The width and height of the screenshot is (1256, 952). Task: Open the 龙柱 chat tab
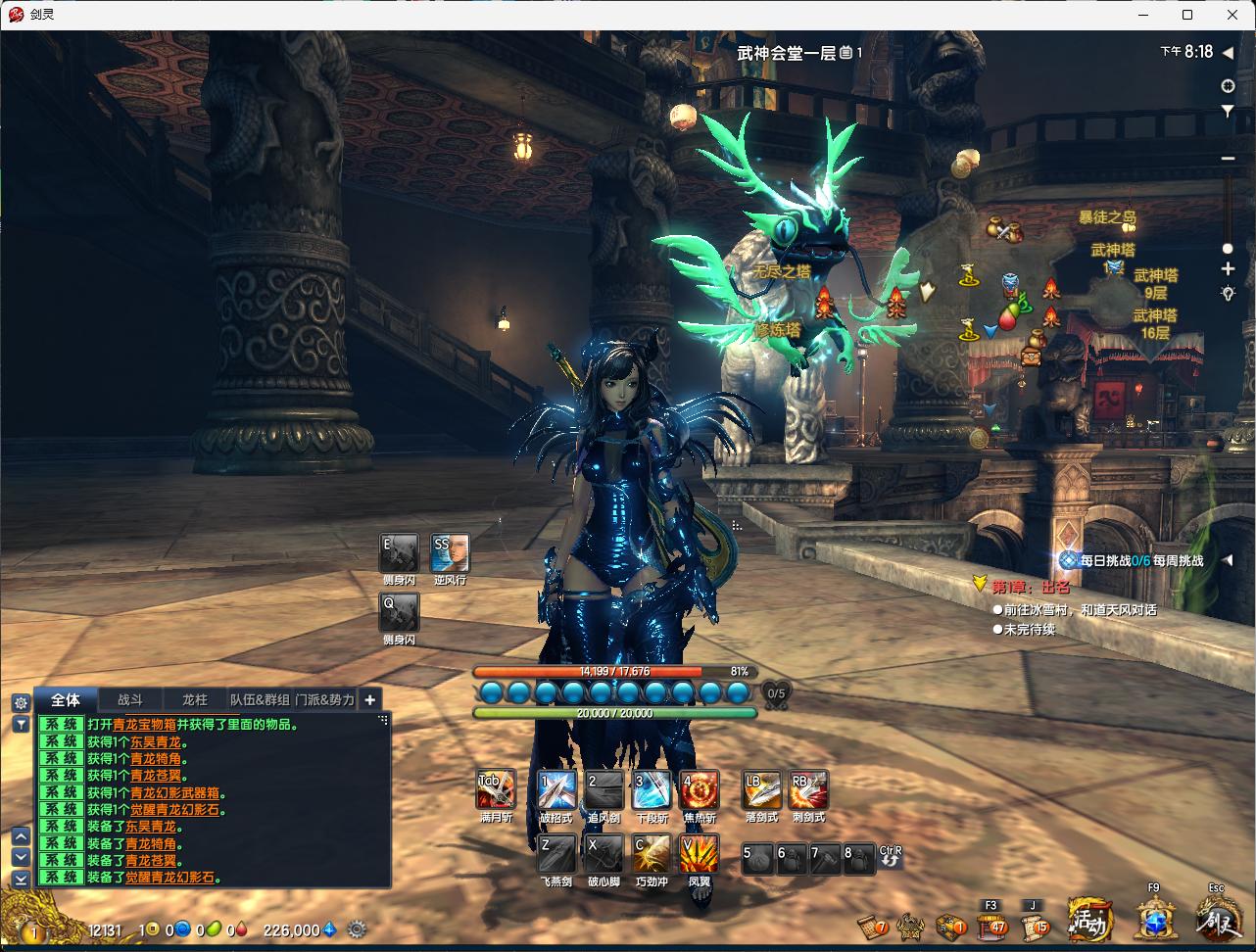click(195, 700)
